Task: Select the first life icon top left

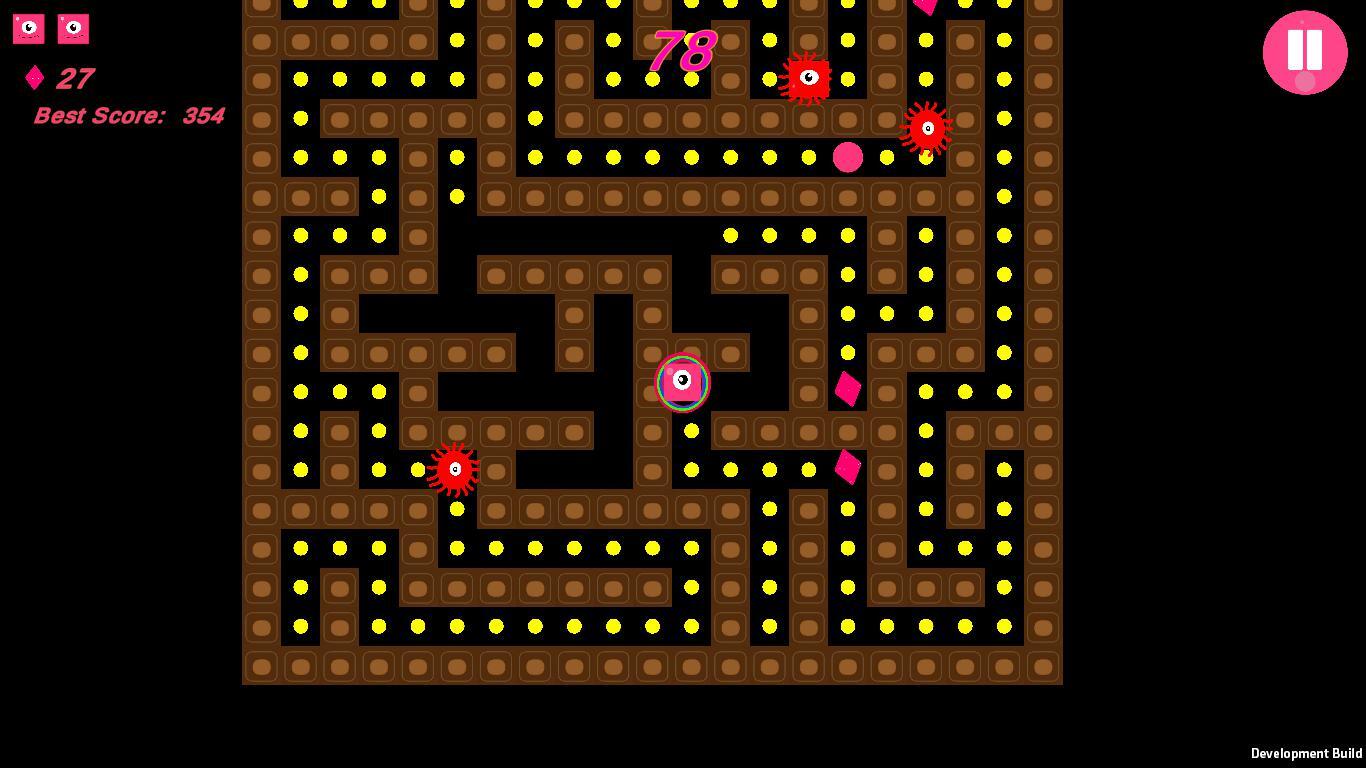Action: [x=28, y=29]
